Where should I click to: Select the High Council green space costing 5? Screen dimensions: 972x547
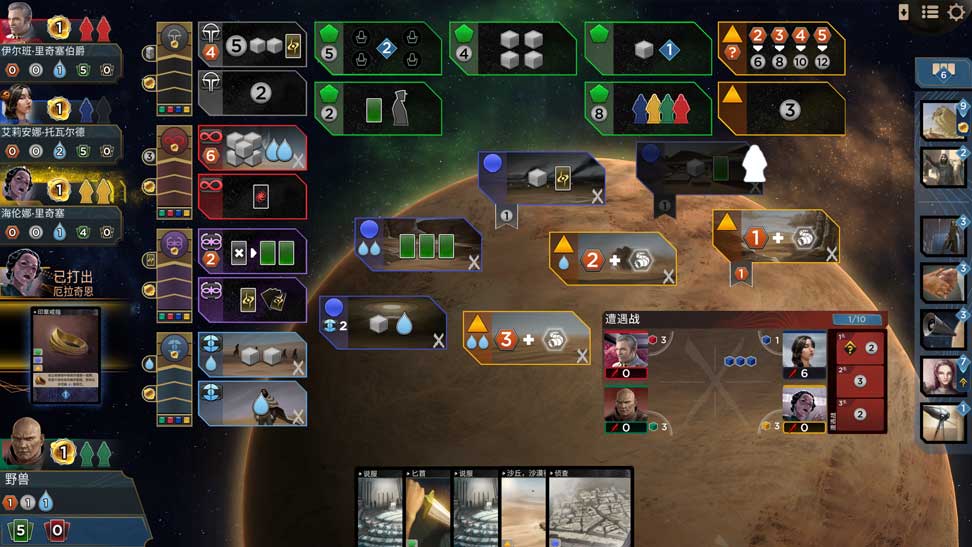378,48
